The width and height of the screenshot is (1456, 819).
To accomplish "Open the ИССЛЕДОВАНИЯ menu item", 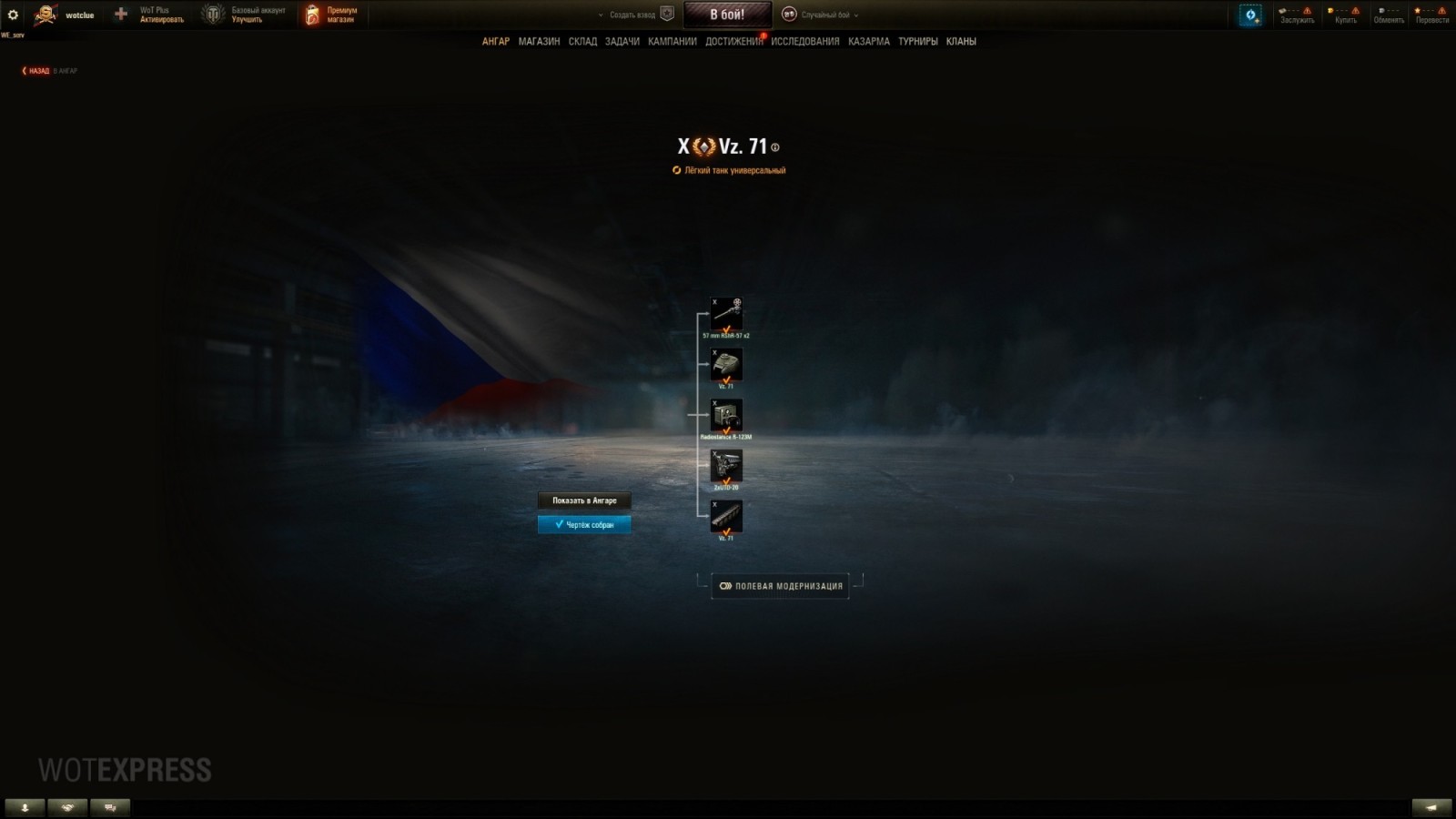I will tap(806, 42).
